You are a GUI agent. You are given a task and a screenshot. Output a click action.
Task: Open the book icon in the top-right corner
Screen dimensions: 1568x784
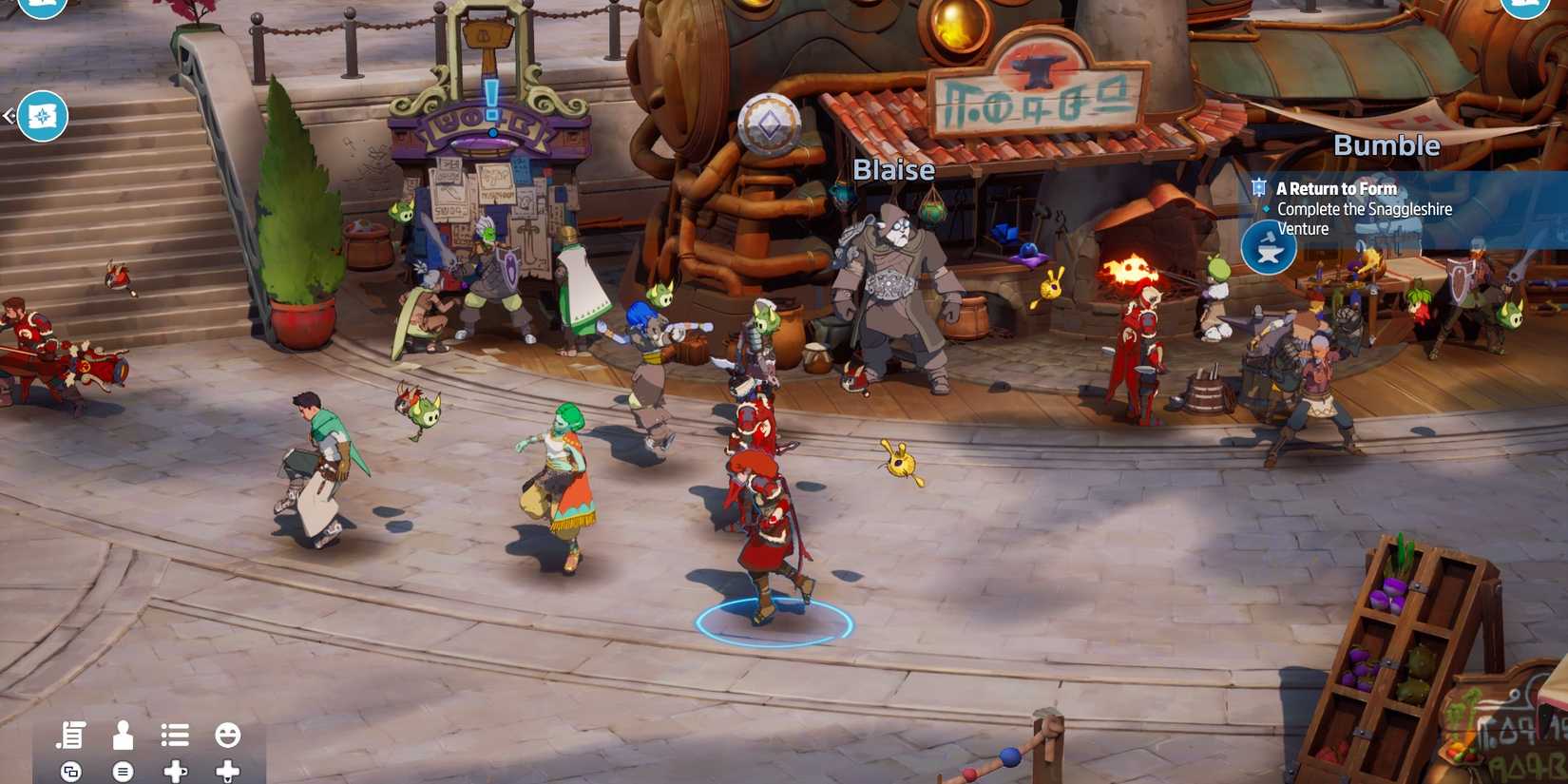[x=1523, y=6]
